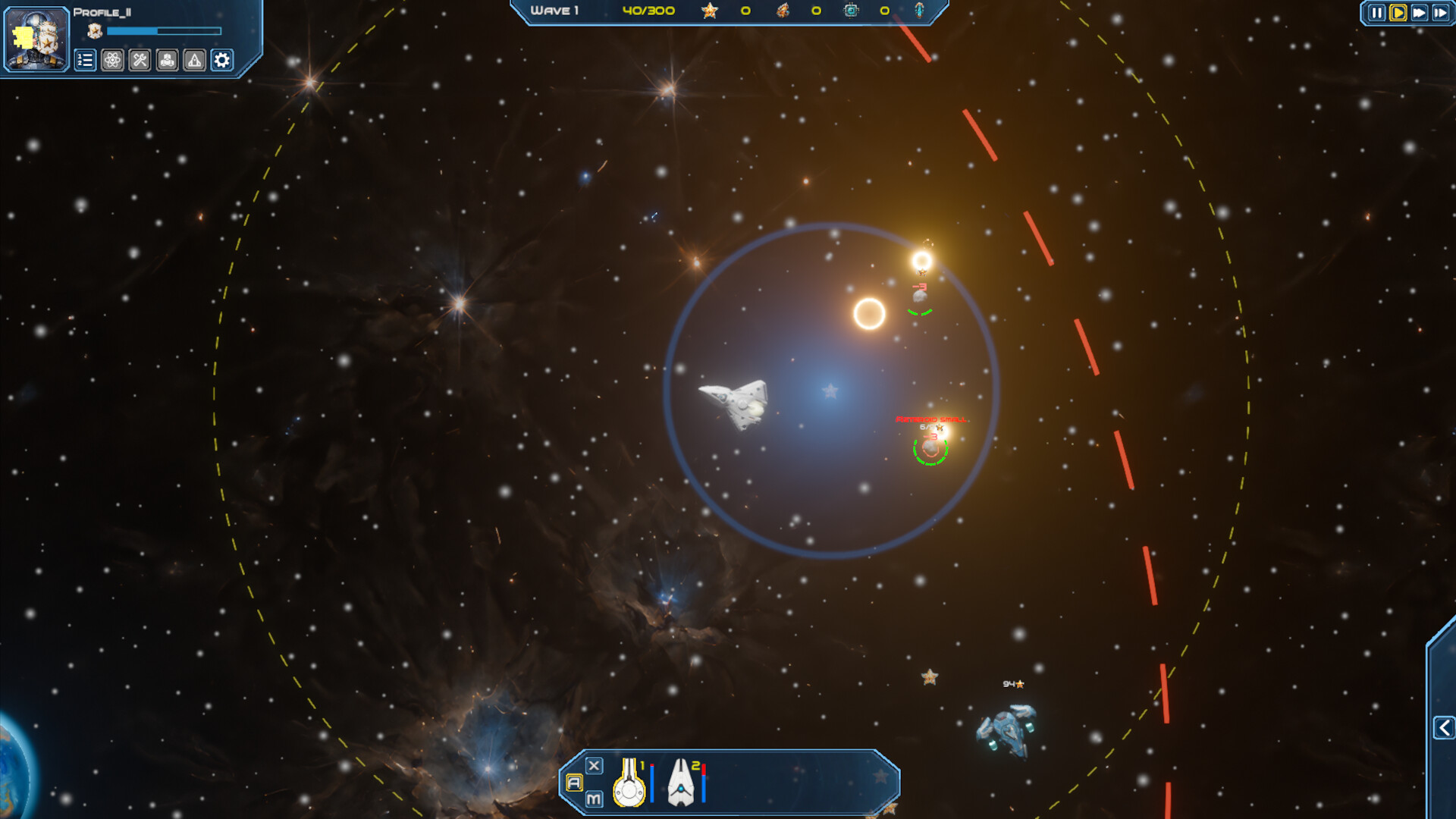This screenshot has height=819, width=1456.
Task: Pause the game with the pause button
Action: (1376, 13)
